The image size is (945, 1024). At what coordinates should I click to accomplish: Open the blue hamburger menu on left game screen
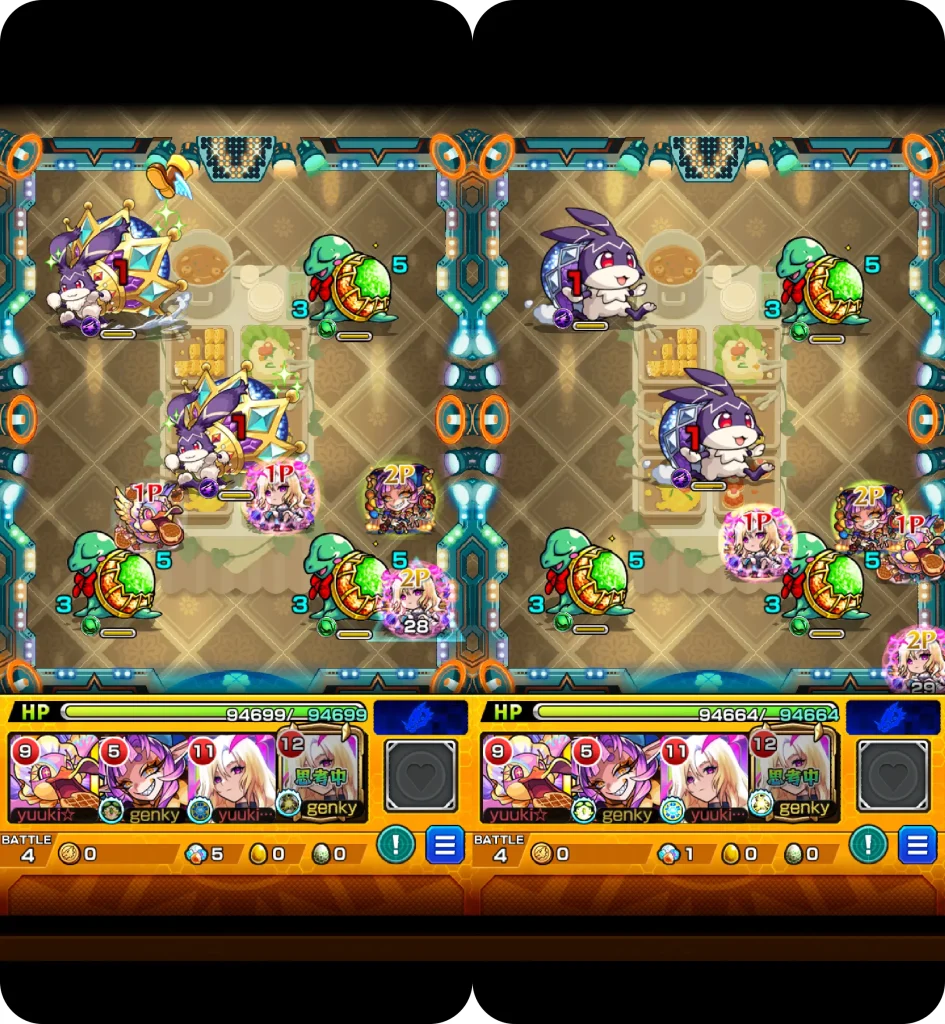click(x=444, y=845)
